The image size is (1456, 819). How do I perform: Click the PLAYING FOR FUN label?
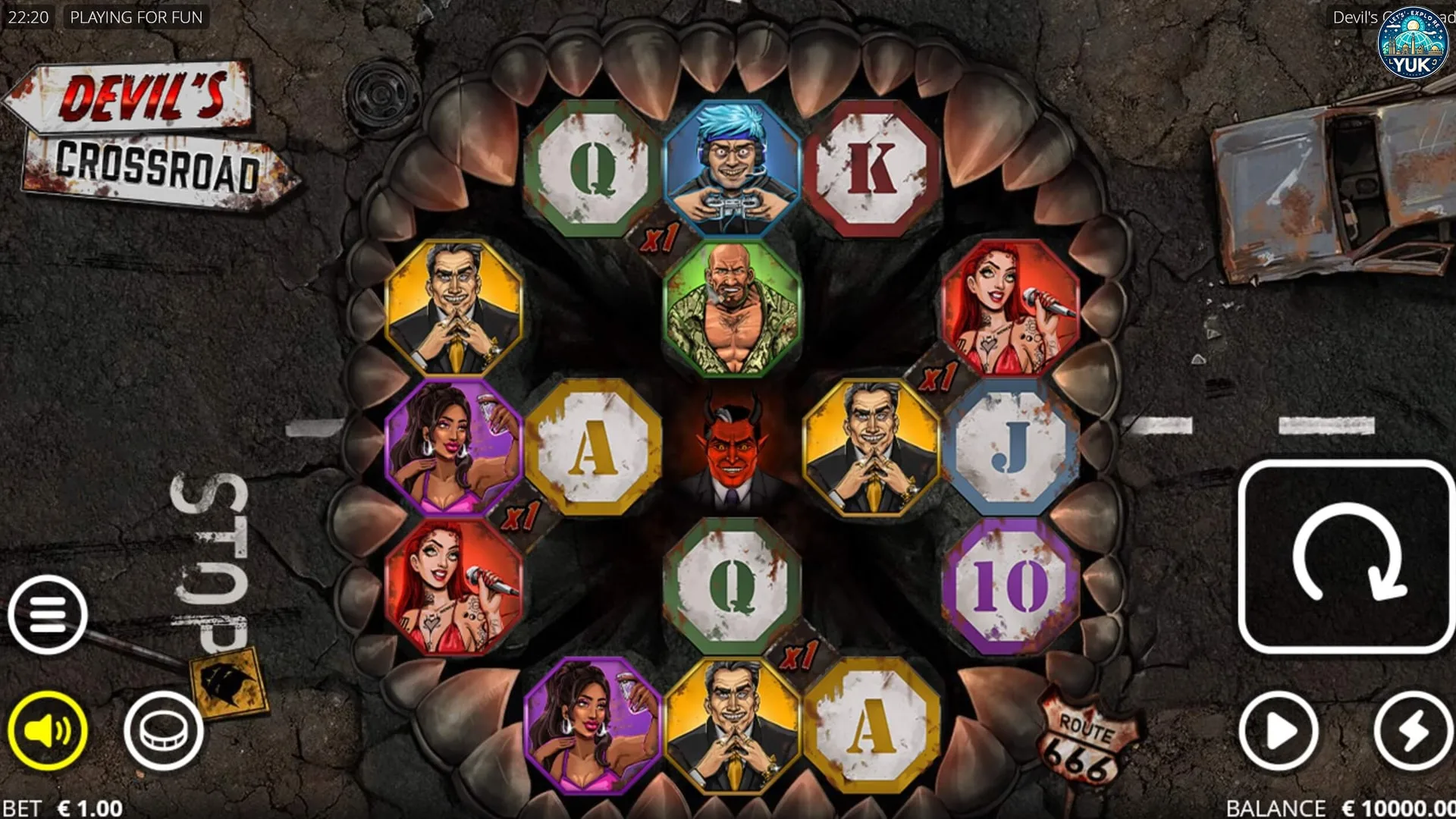(136, 17)
